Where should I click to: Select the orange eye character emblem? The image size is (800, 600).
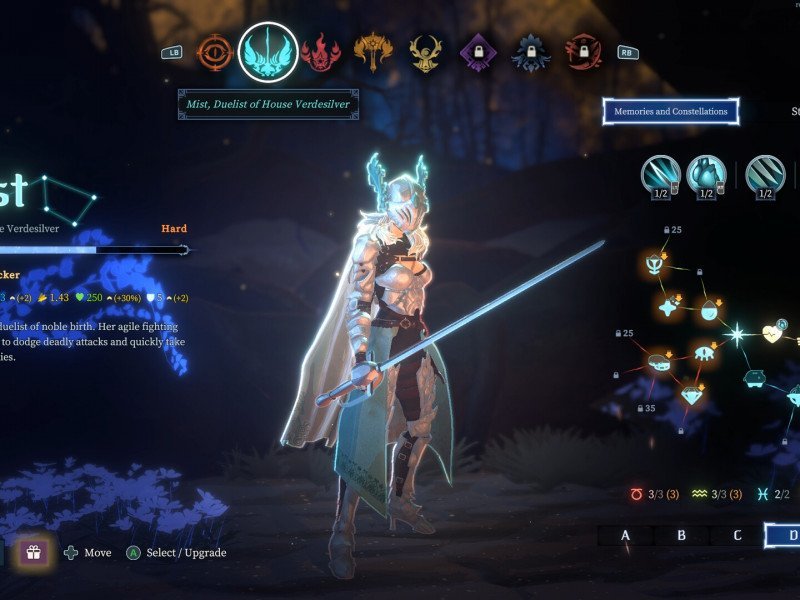pos(214,52)
